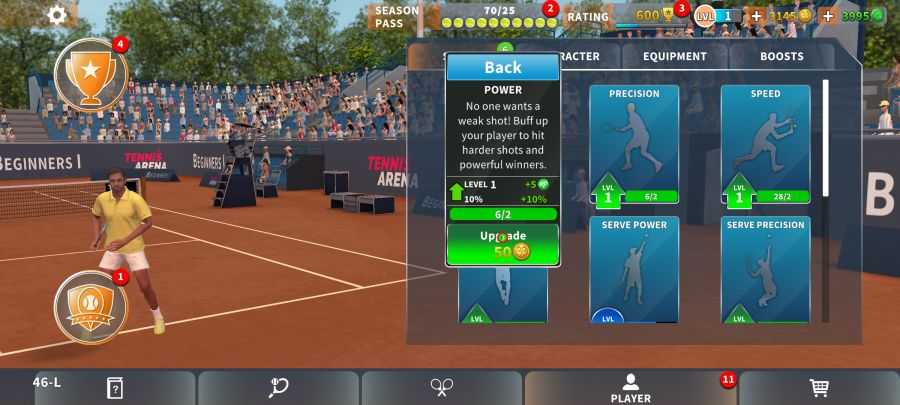Switch to the Boosts tab
The image size is (900, 405).
(781, 57)
